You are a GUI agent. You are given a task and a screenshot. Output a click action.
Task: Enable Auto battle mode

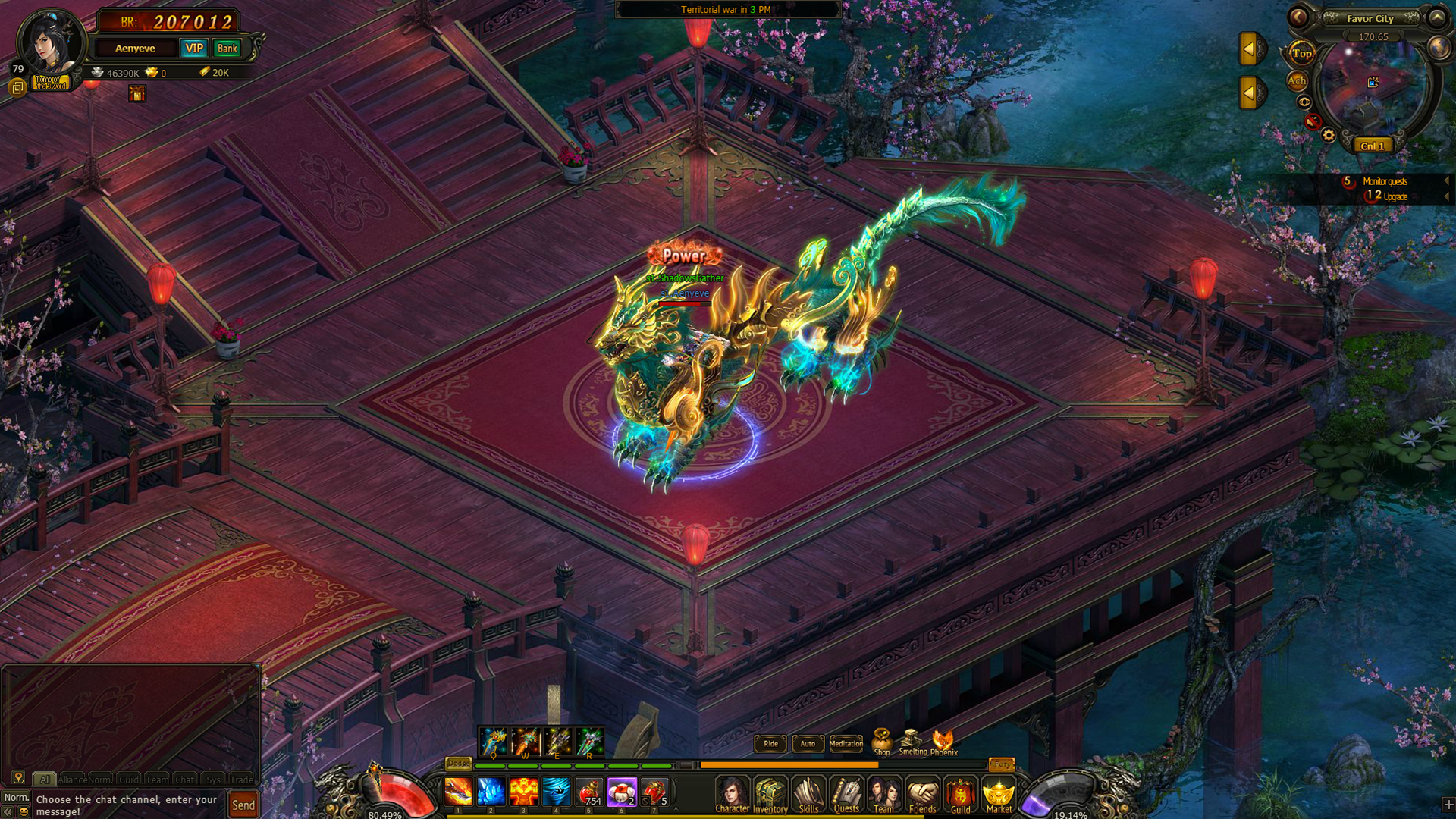(x=807, y=744)
